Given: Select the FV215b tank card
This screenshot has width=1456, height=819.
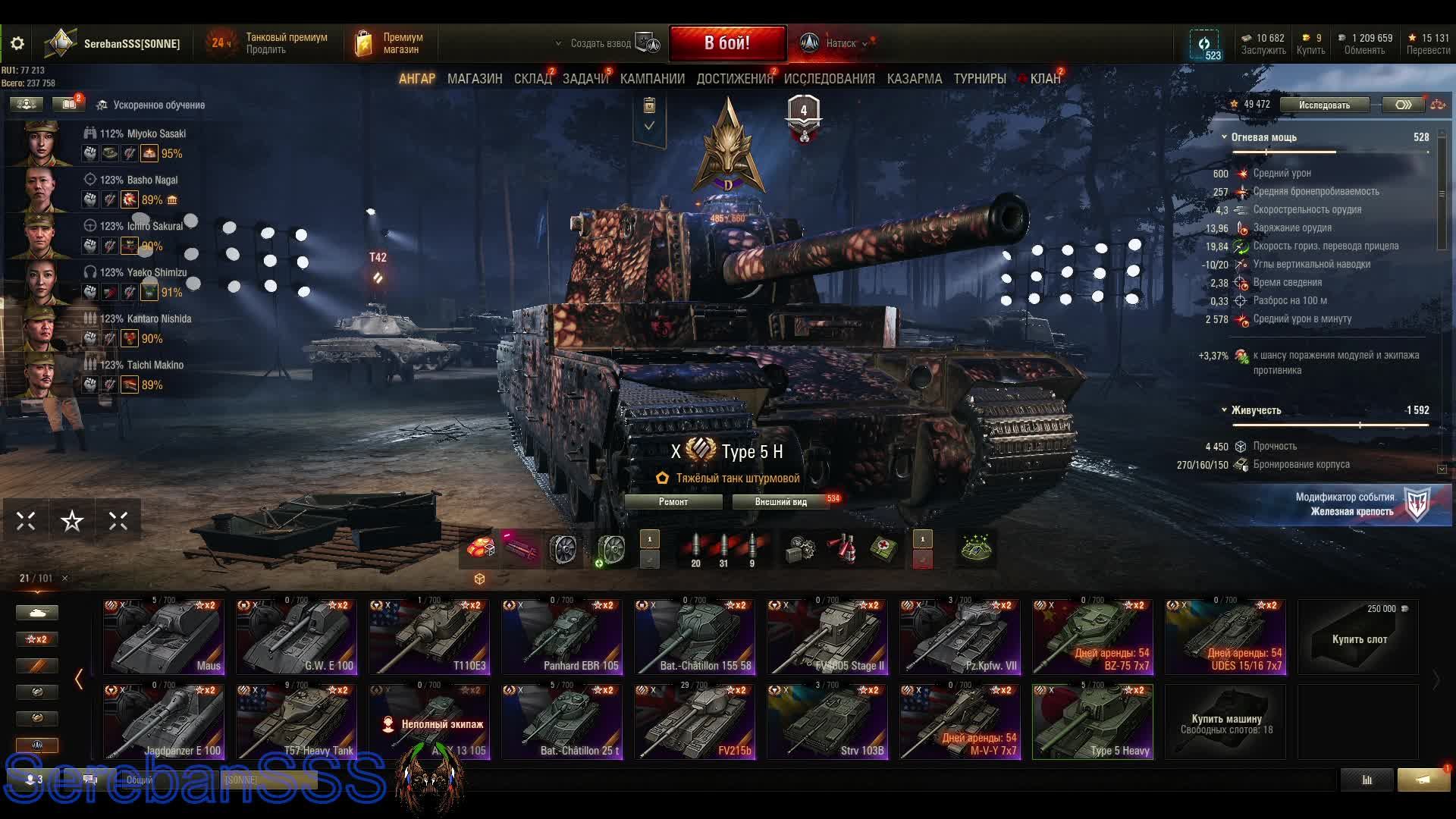Looking at the screenshot, I should click(x=695, y=722).
